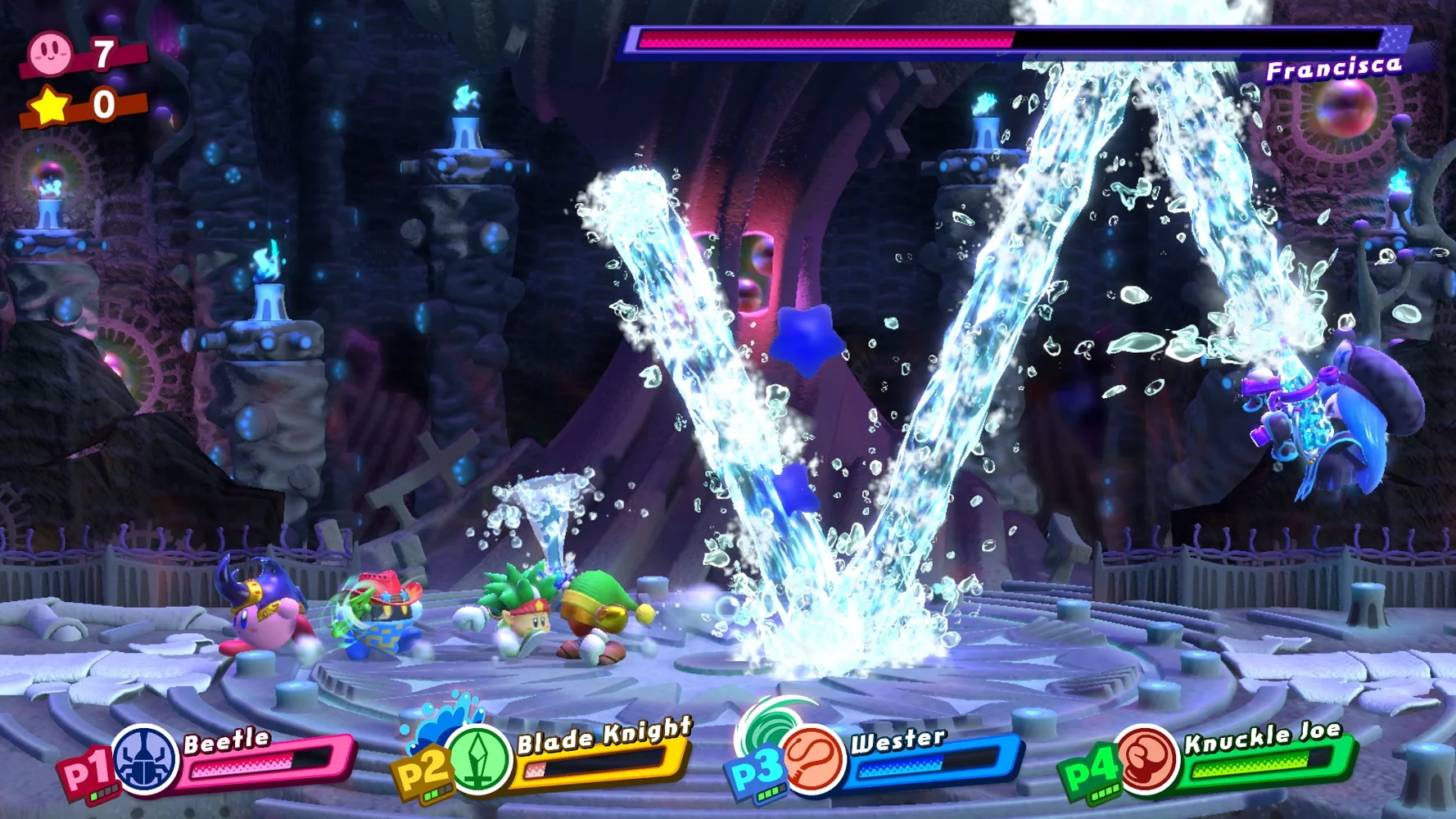The width and height of the screenshot is (1456, 819).
Task: Select the P2 player badge
Action: (425, 764)
